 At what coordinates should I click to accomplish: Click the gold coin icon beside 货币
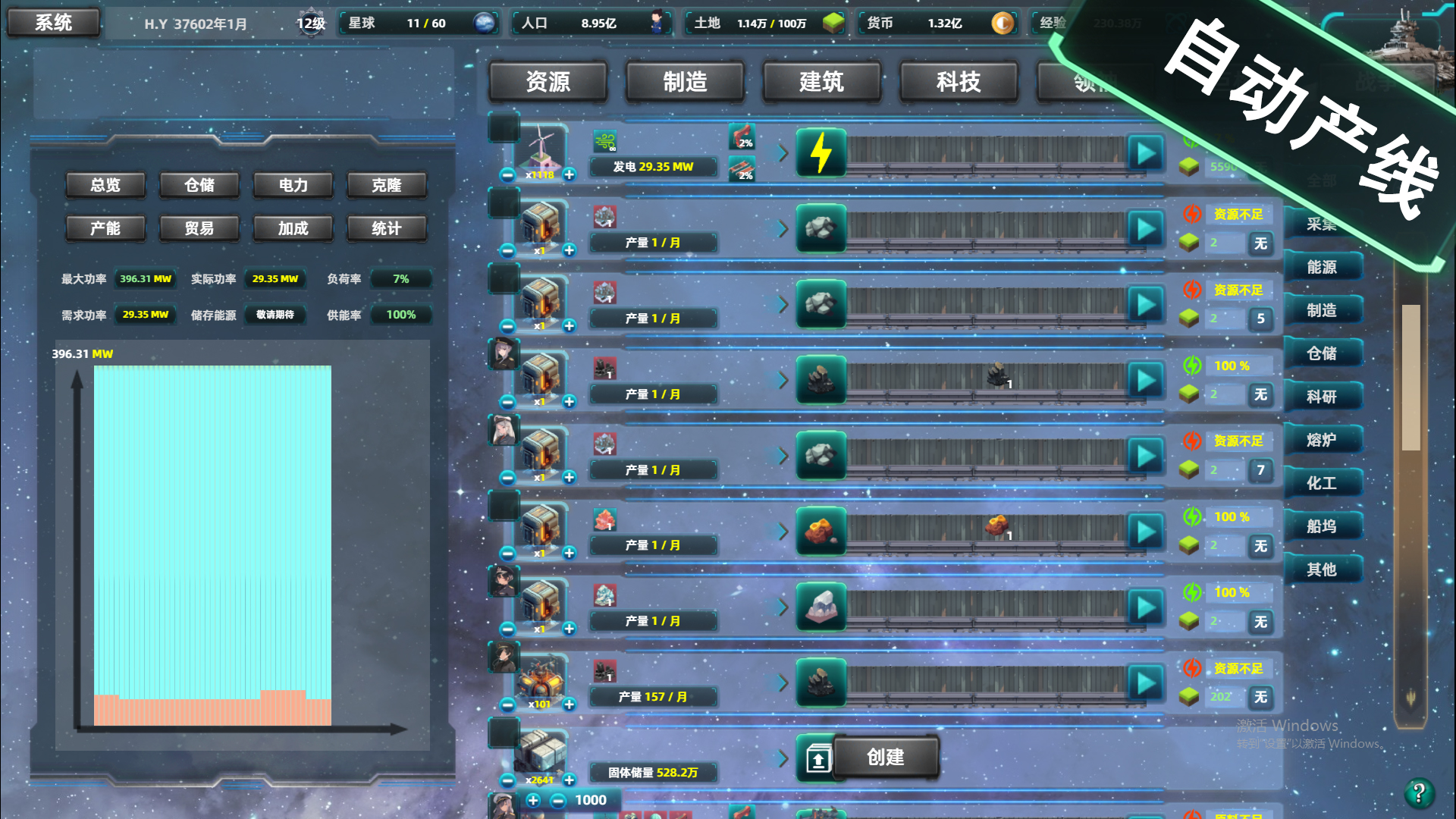[1002, 24]
